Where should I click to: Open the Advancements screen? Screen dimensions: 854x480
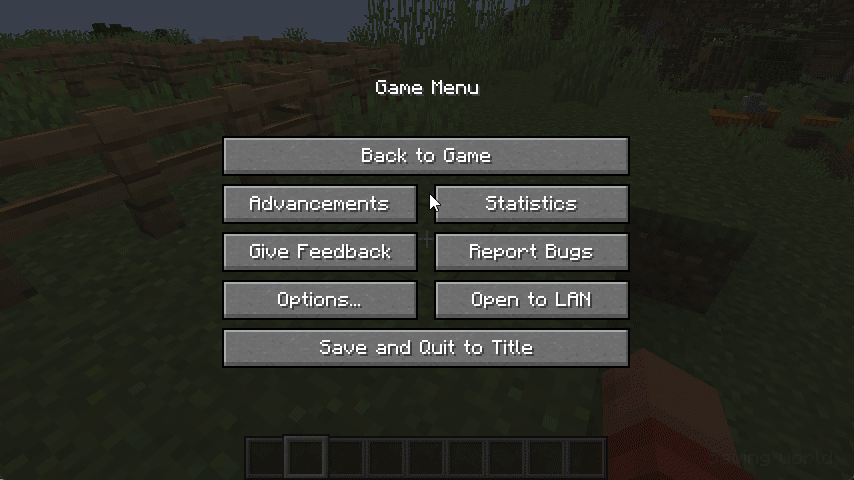pyautogui.click(x=320, y=204)
